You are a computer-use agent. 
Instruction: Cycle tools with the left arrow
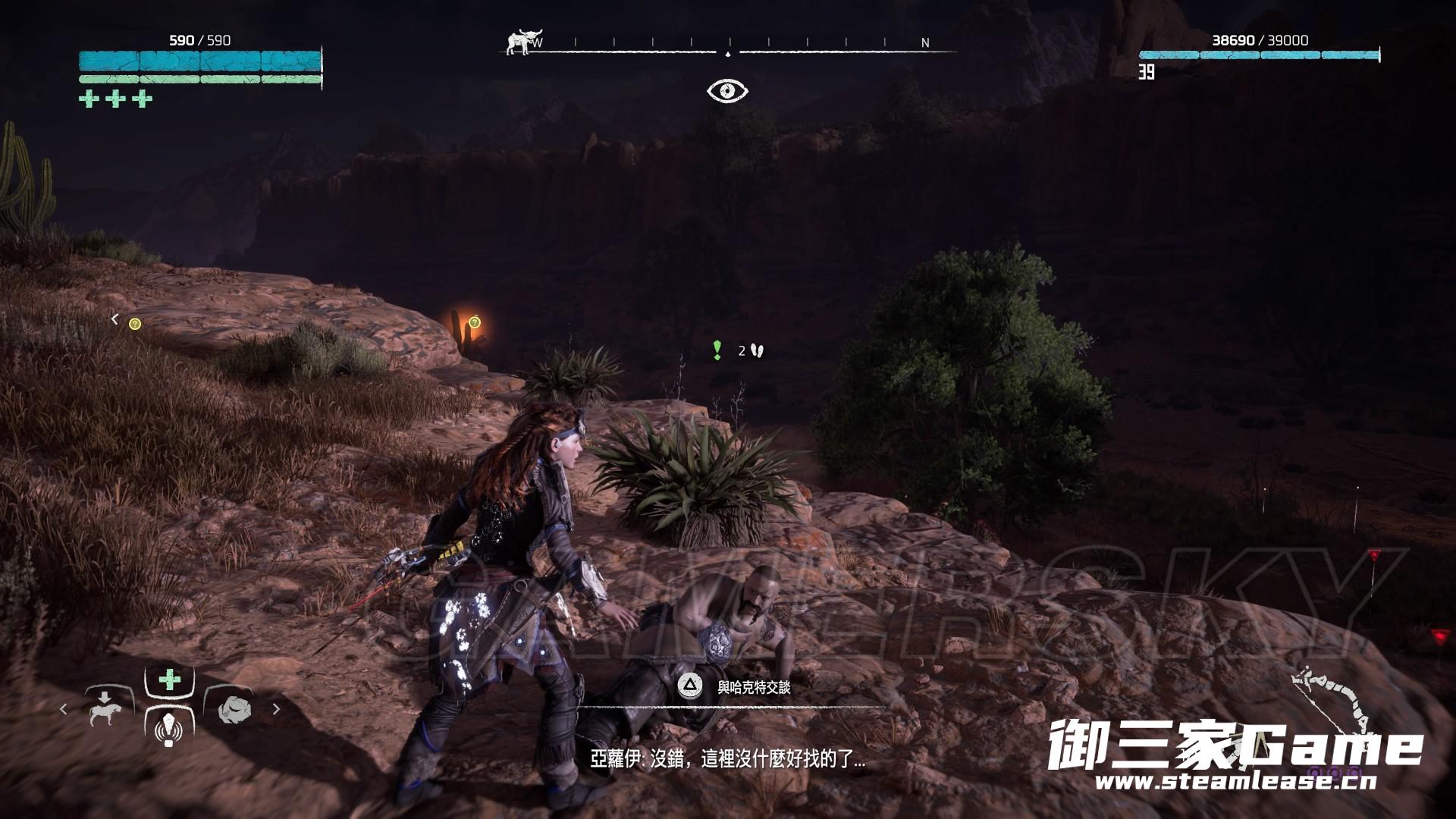coord(64,709)
